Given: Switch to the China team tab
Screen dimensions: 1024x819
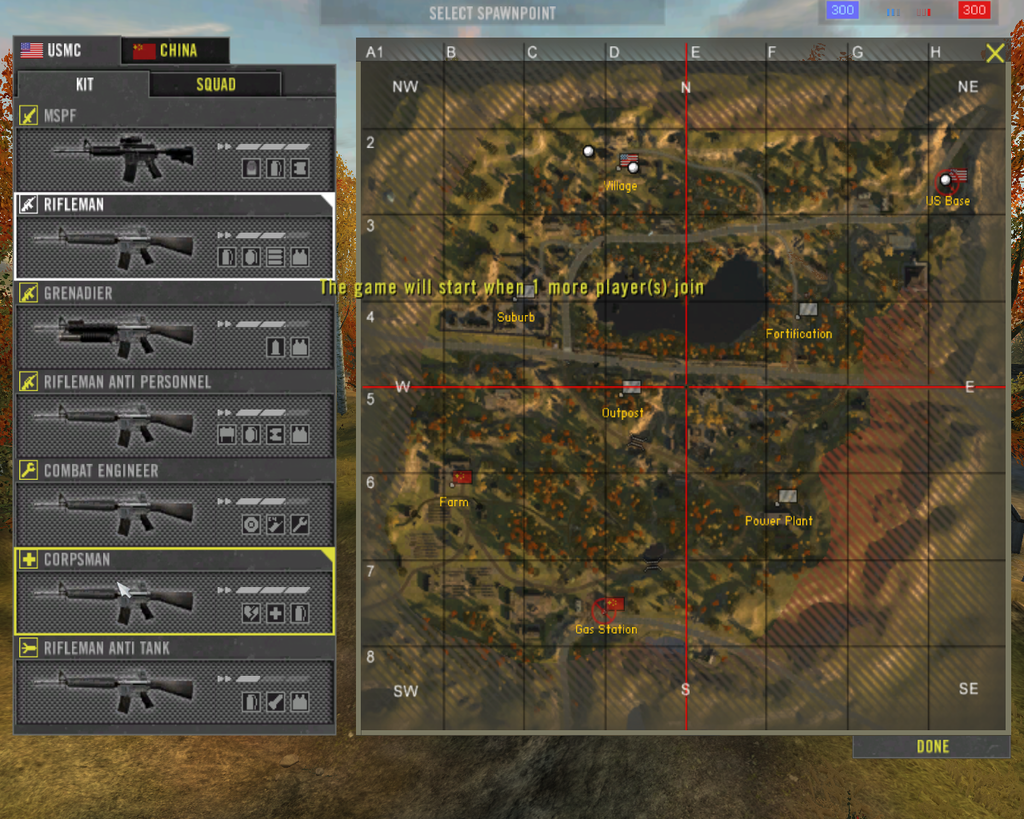Looking at the screenshot, I should 176,50.
